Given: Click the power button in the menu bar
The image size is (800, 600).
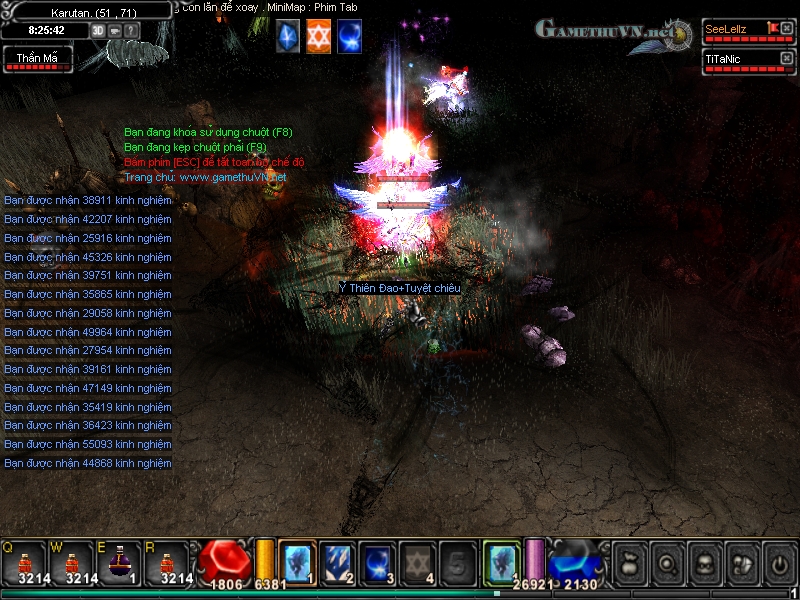Looking at the screenshot, I should tap(777, 563).
